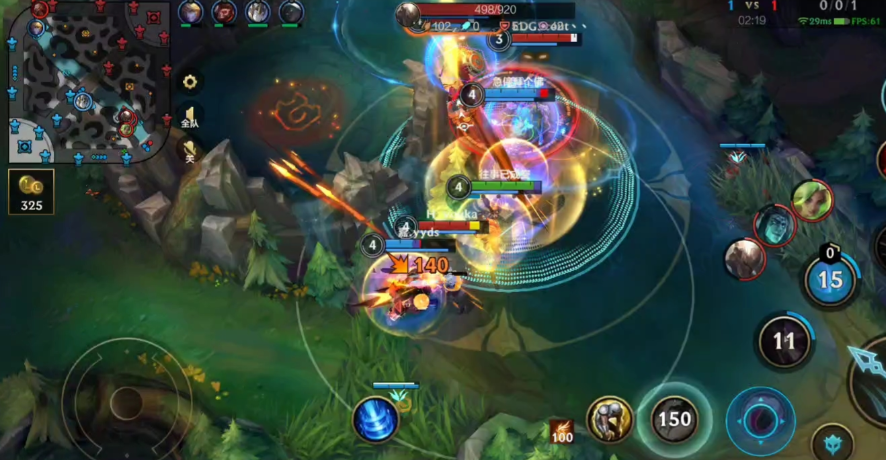Screen dimensions: 886x460
Task: Open the 全队 team chat button
Action: point(189,117)
